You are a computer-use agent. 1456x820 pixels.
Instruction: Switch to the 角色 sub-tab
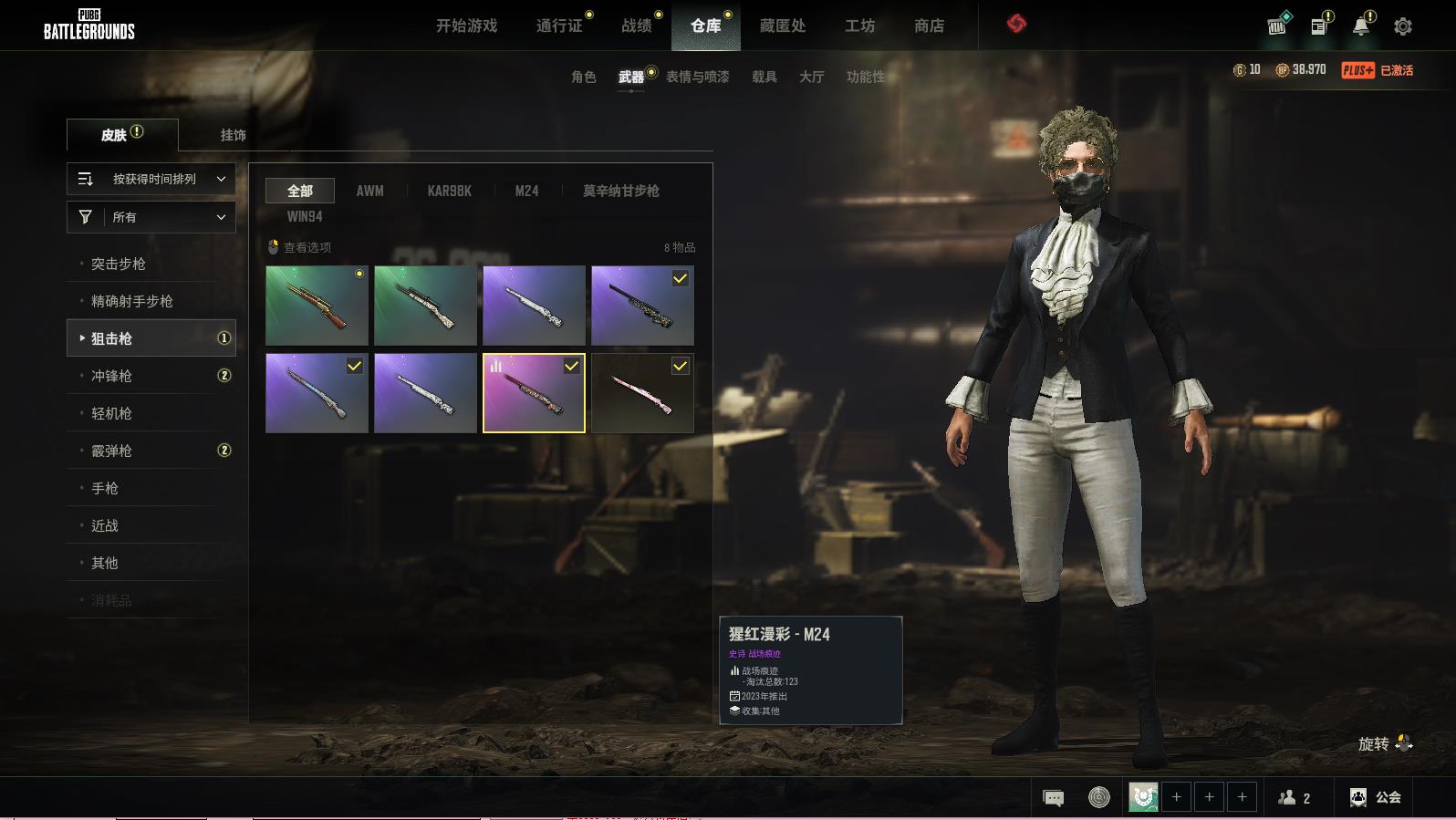coord(583,77)
